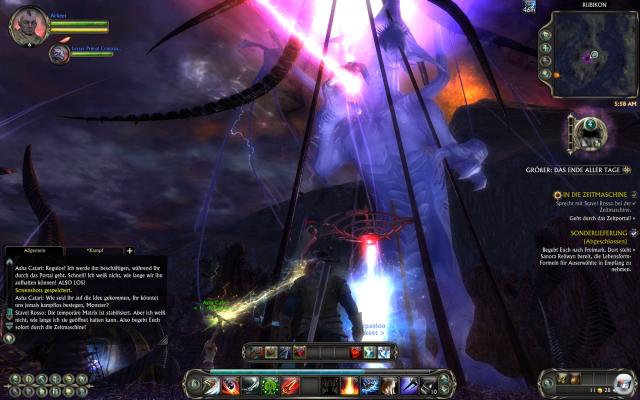This screenshot has height=400, width=640.
Task: Switch to the Kampf chat tab
Action: click(x=97, y=250)
